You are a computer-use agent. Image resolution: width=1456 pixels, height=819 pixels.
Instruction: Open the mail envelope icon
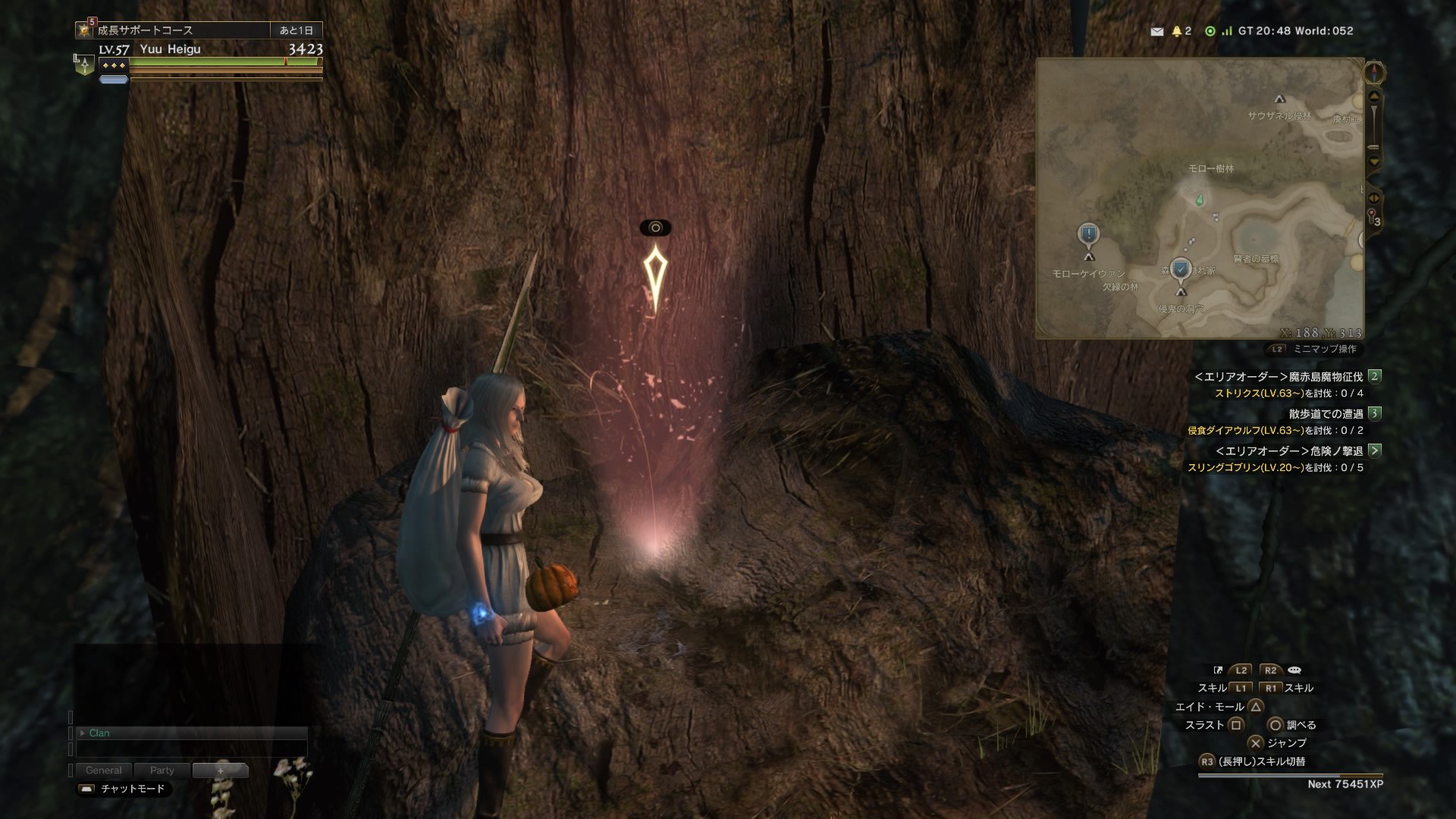(x=1156, y=31)
